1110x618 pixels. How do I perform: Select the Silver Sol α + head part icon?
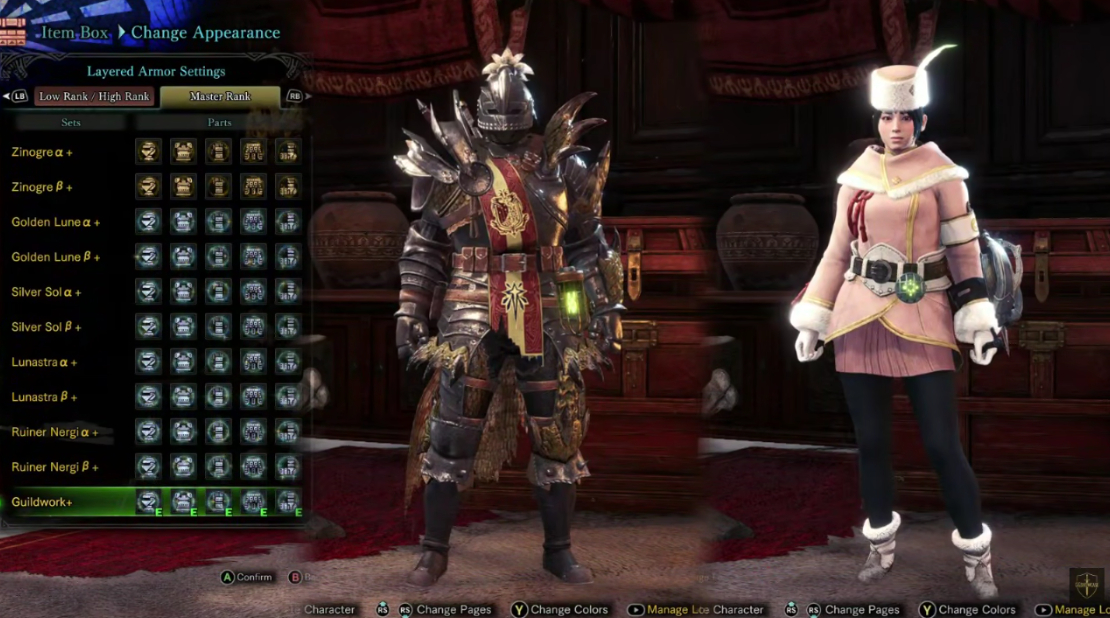(x=148, y=292)
